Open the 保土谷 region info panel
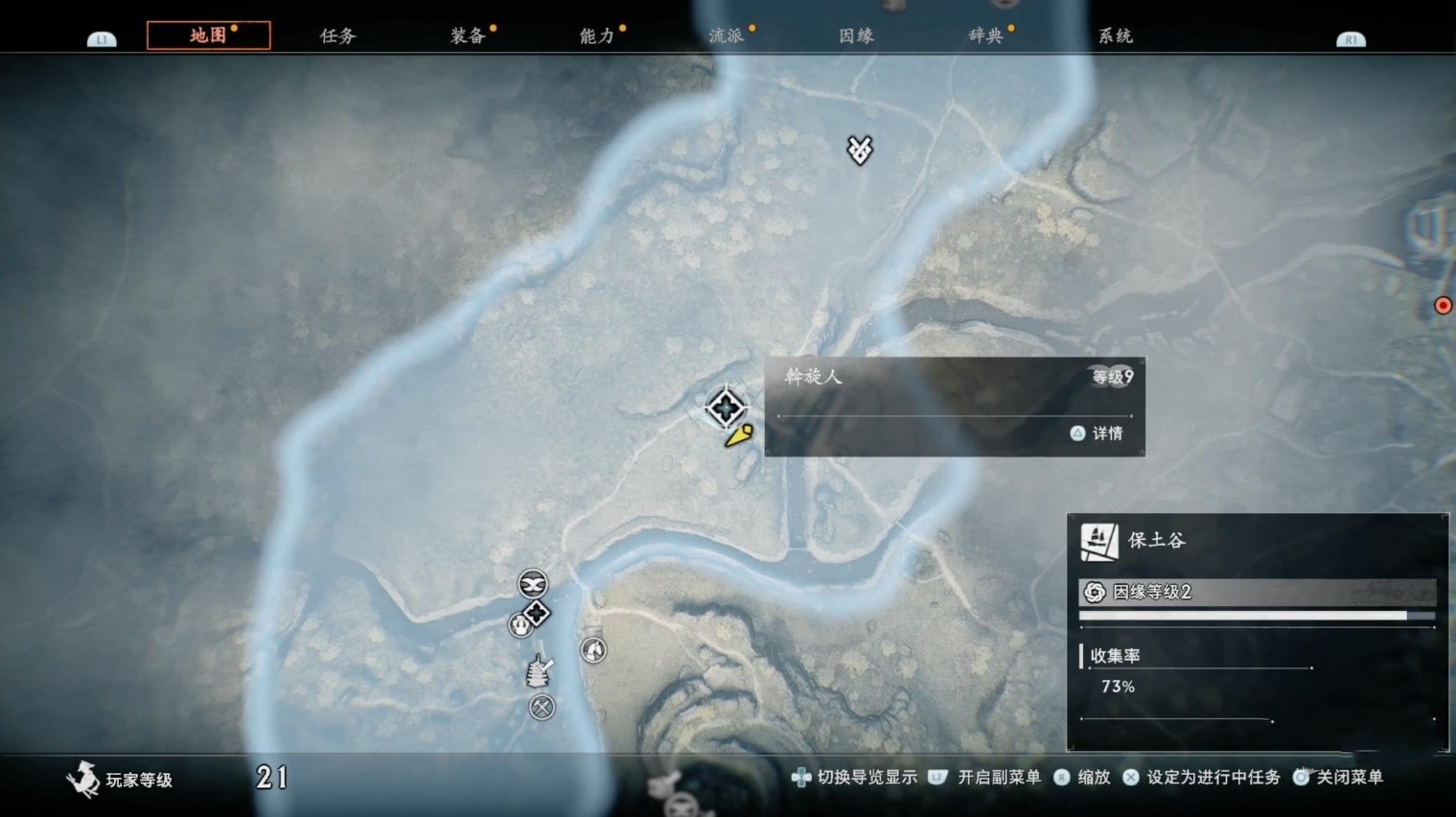The height and width of the screenshot is (817, 1456). [1157, 540]
